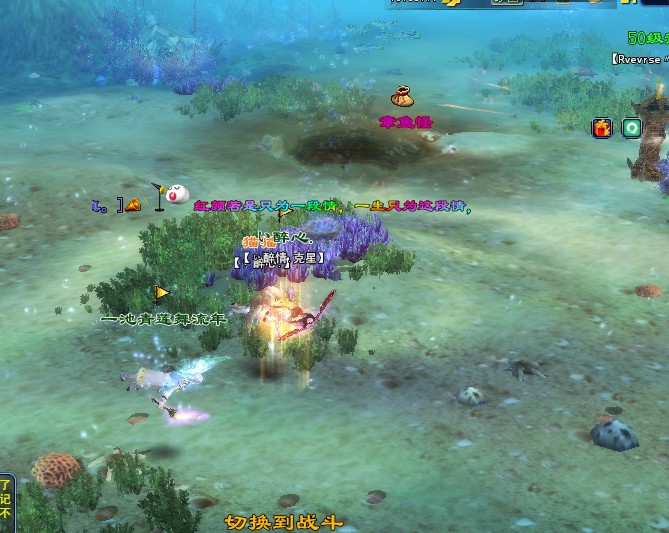Open the red gift box icon
This screenshot has height=533, width=669.
[602, 128]
